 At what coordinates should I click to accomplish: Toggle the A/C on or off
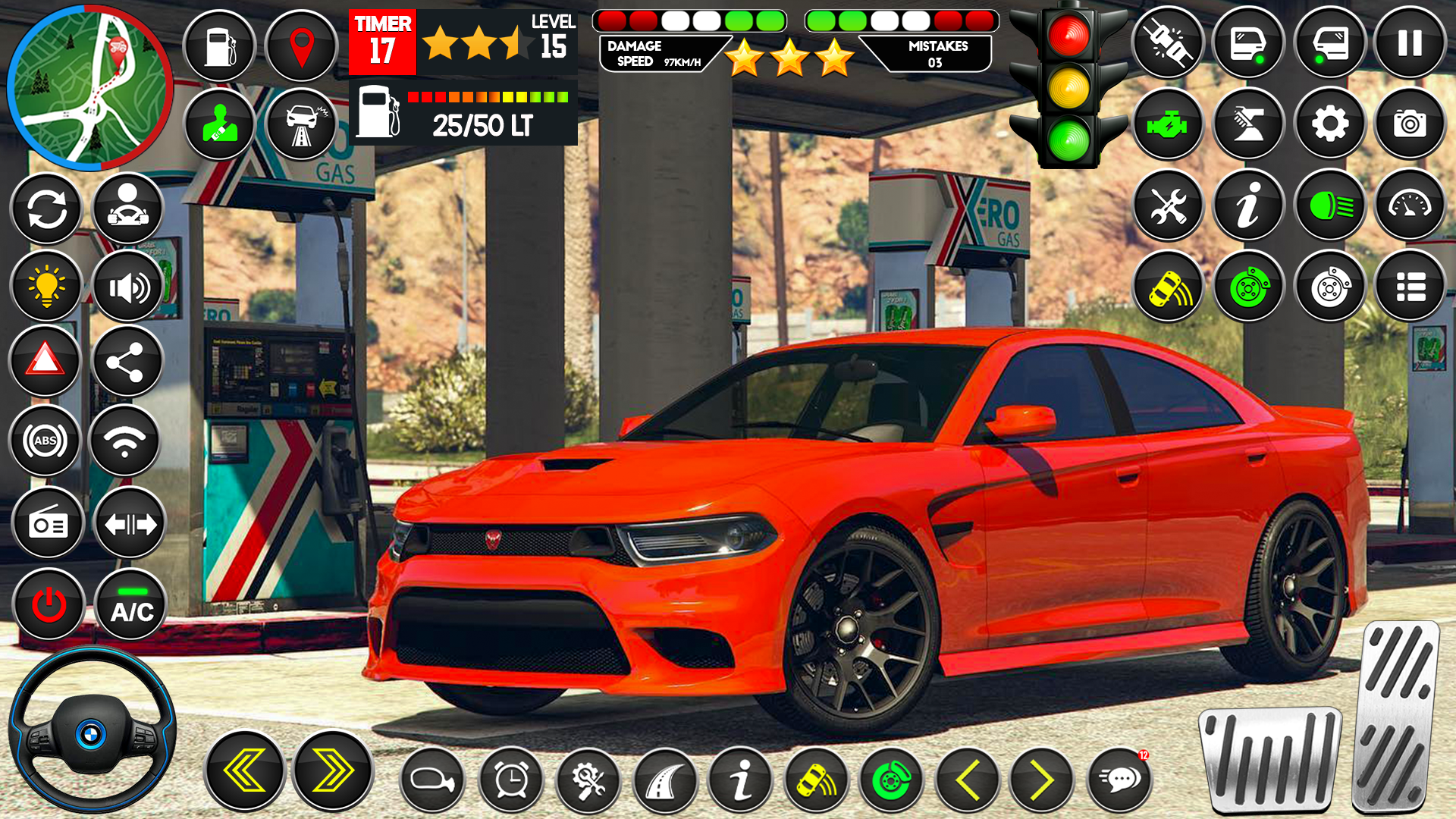(x=130, y=604)
